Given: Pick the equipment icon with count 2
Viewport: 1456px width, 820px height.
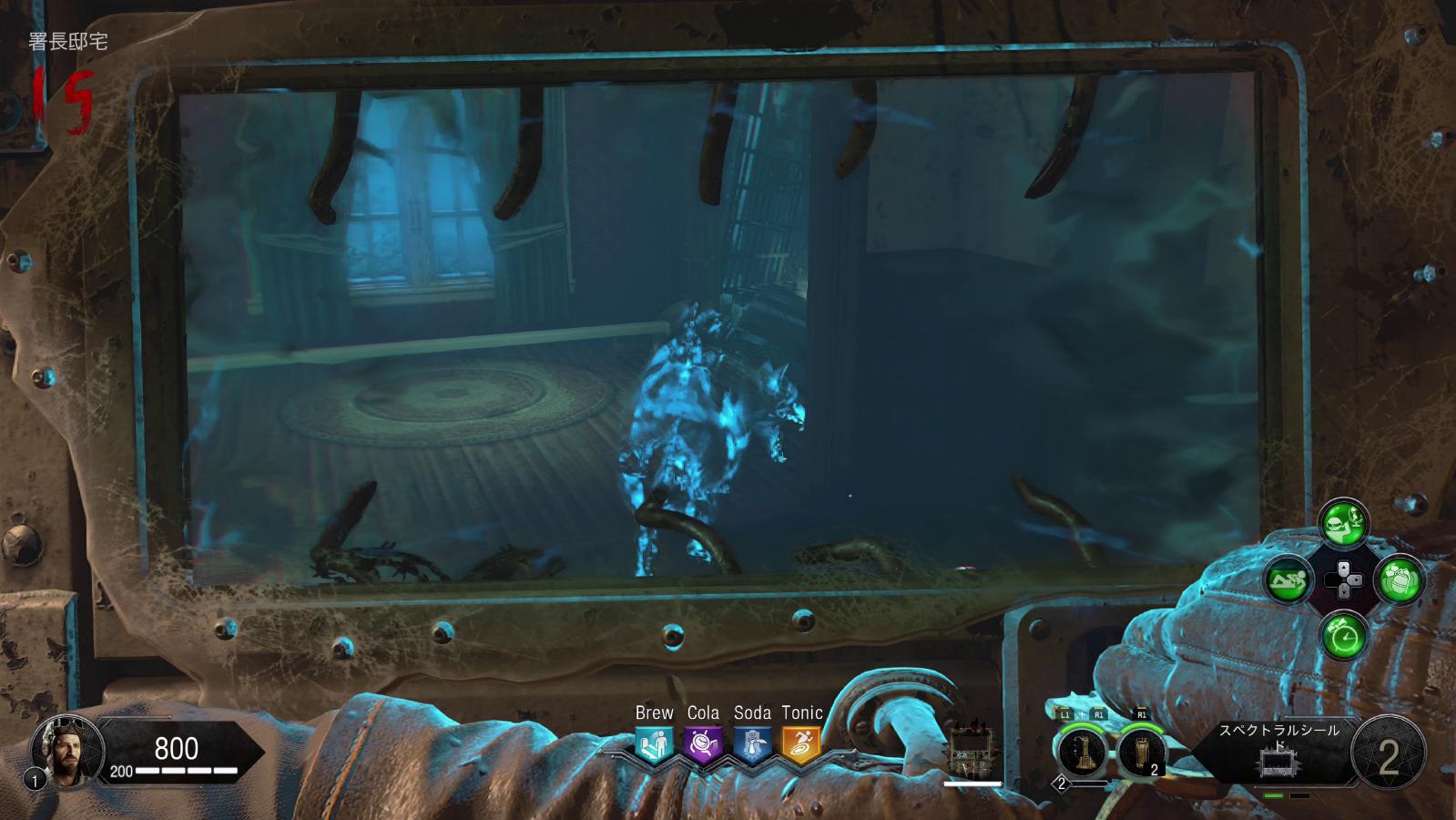Looking at the screenshot, I should (x=1140, y=753).
